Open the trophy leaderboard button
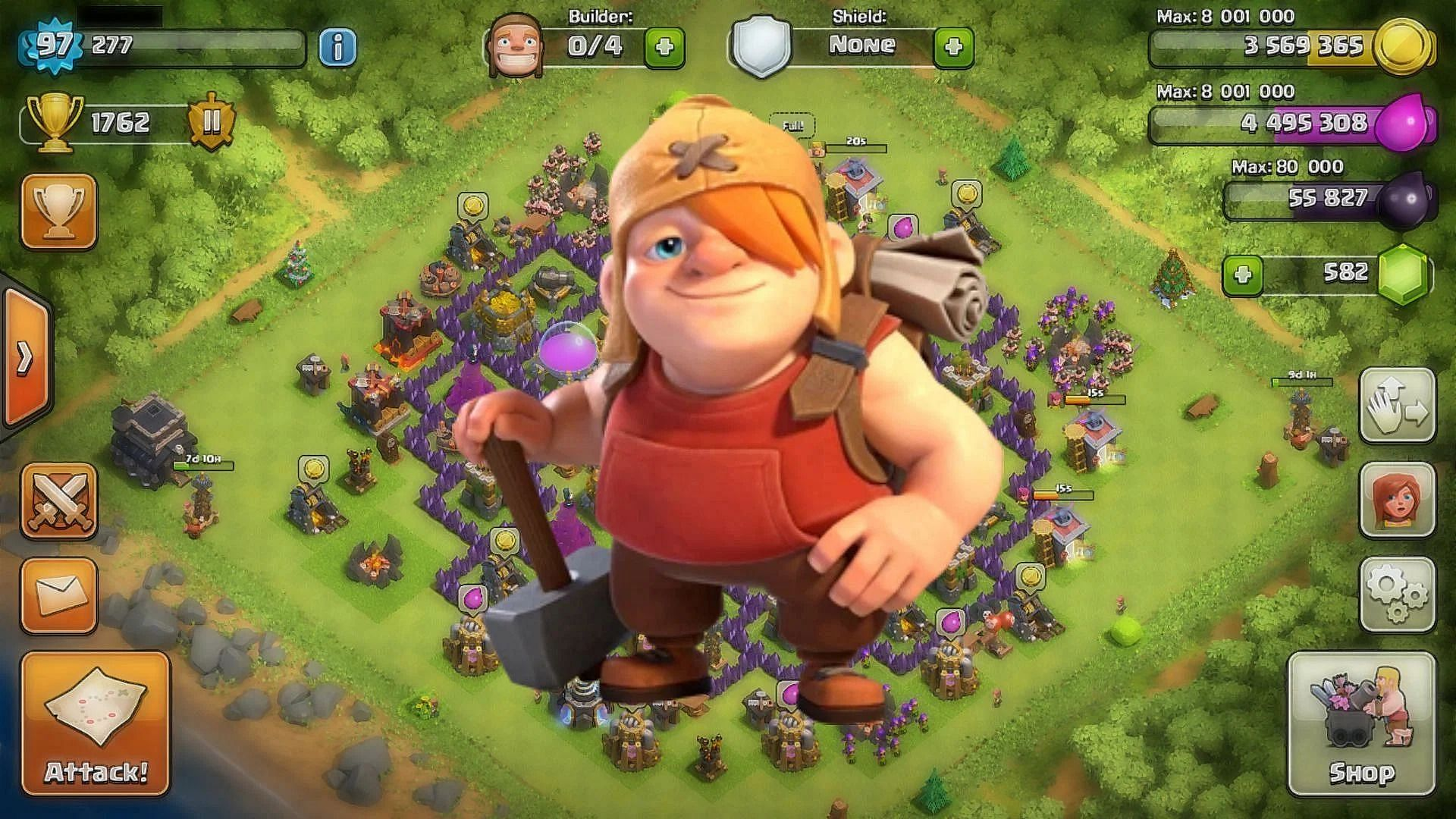Image resolution: width=1456 pixels, height=819 pixels. click(x=59, y=212)
